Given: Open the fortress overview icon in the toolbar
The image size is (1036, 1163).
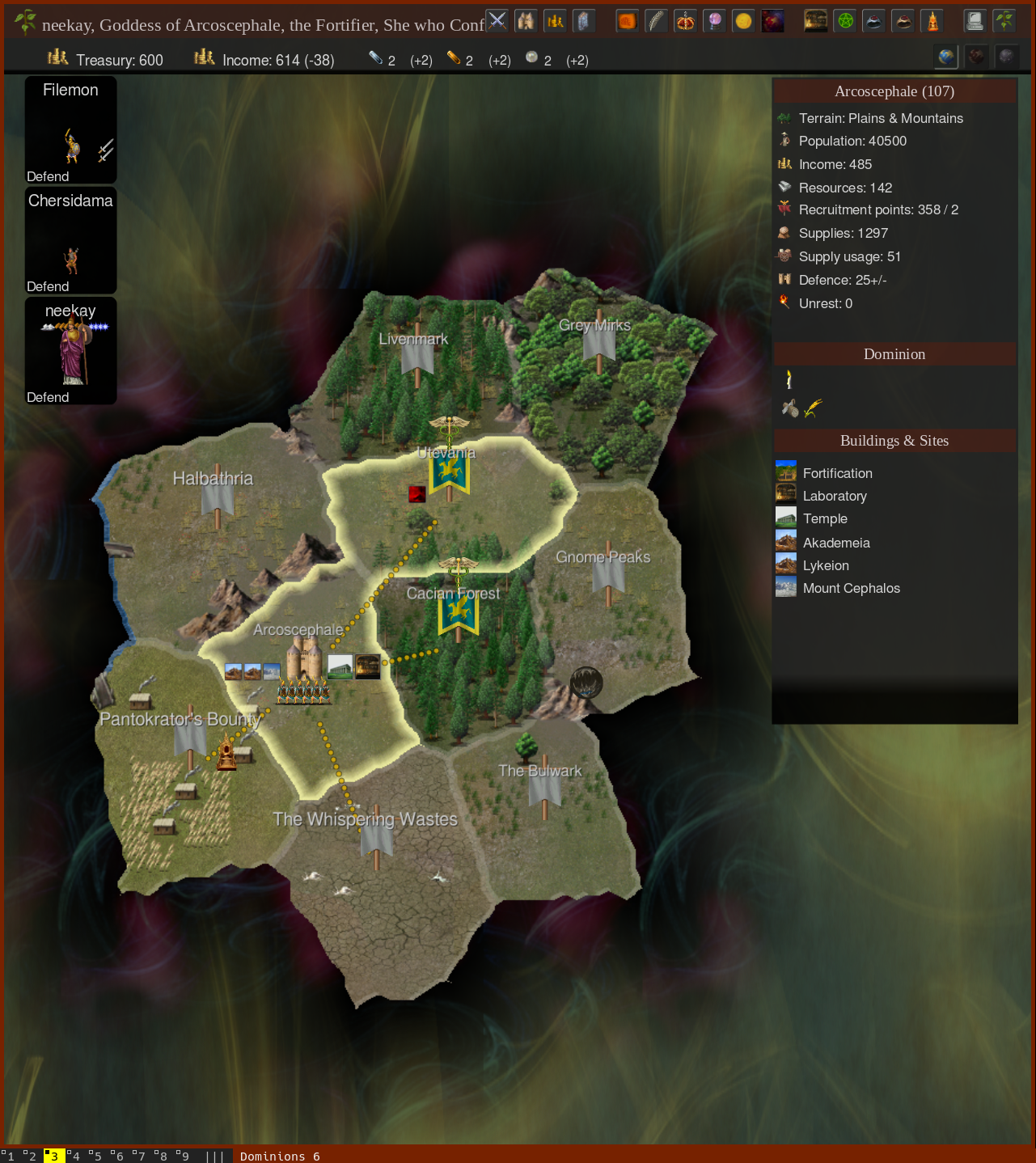Looking at the screenshot, I should point(526,22).
